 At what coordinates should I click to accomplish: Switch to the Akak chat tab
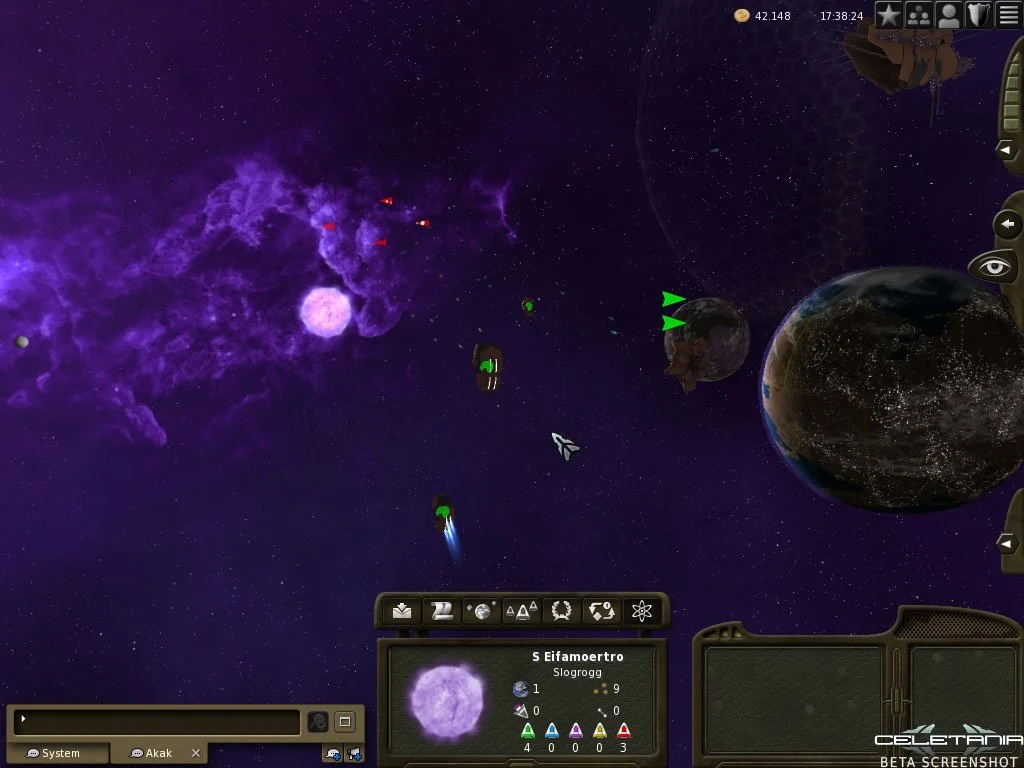coord(153,753)
